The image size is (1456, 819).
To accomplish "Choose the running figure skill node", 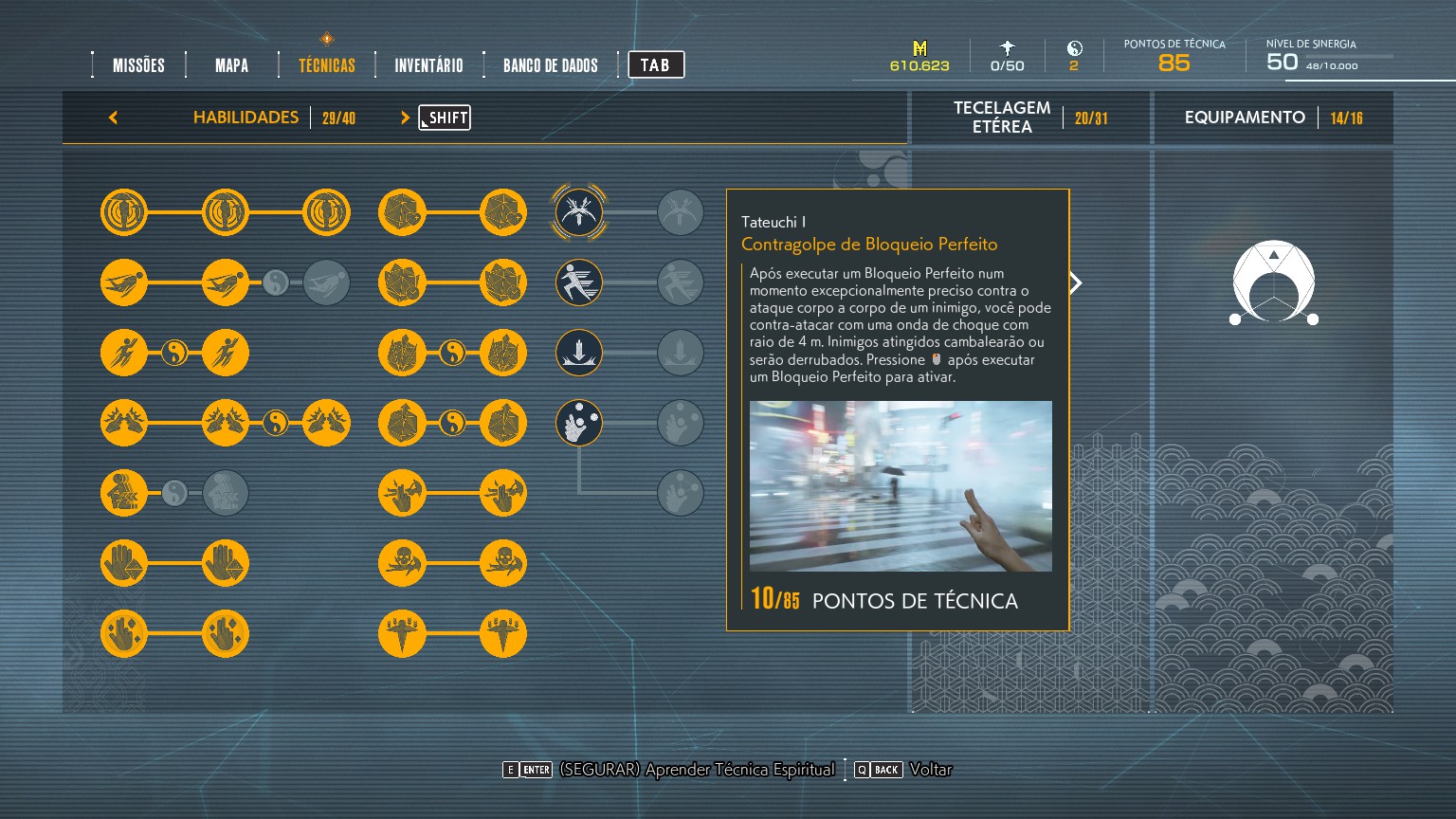I will tap(578, 282).
